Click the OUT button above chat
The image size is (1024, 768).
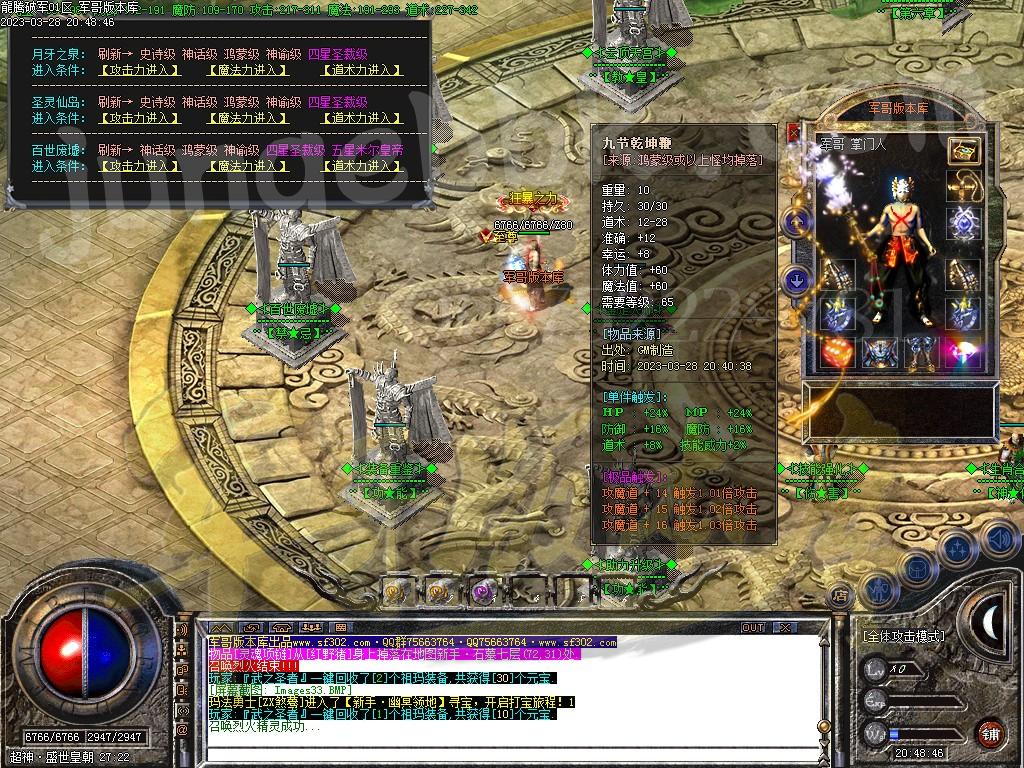[752, 627]
